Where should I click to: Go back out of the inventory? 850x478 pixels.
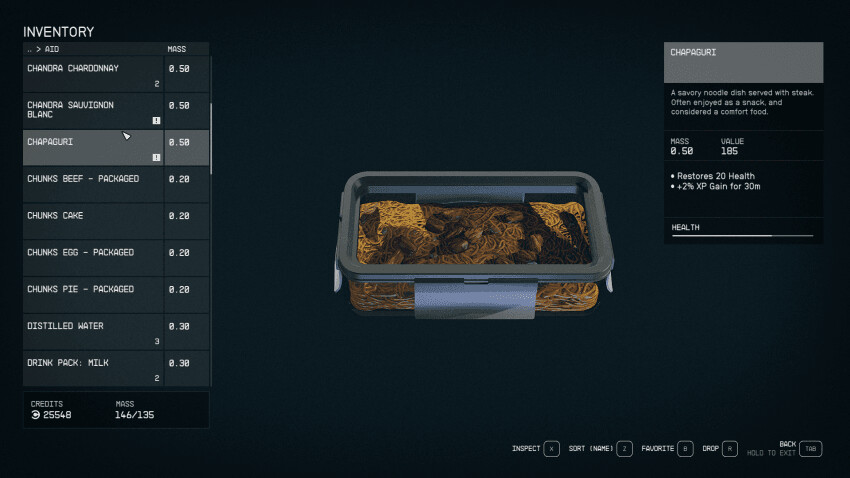[810, 449]
